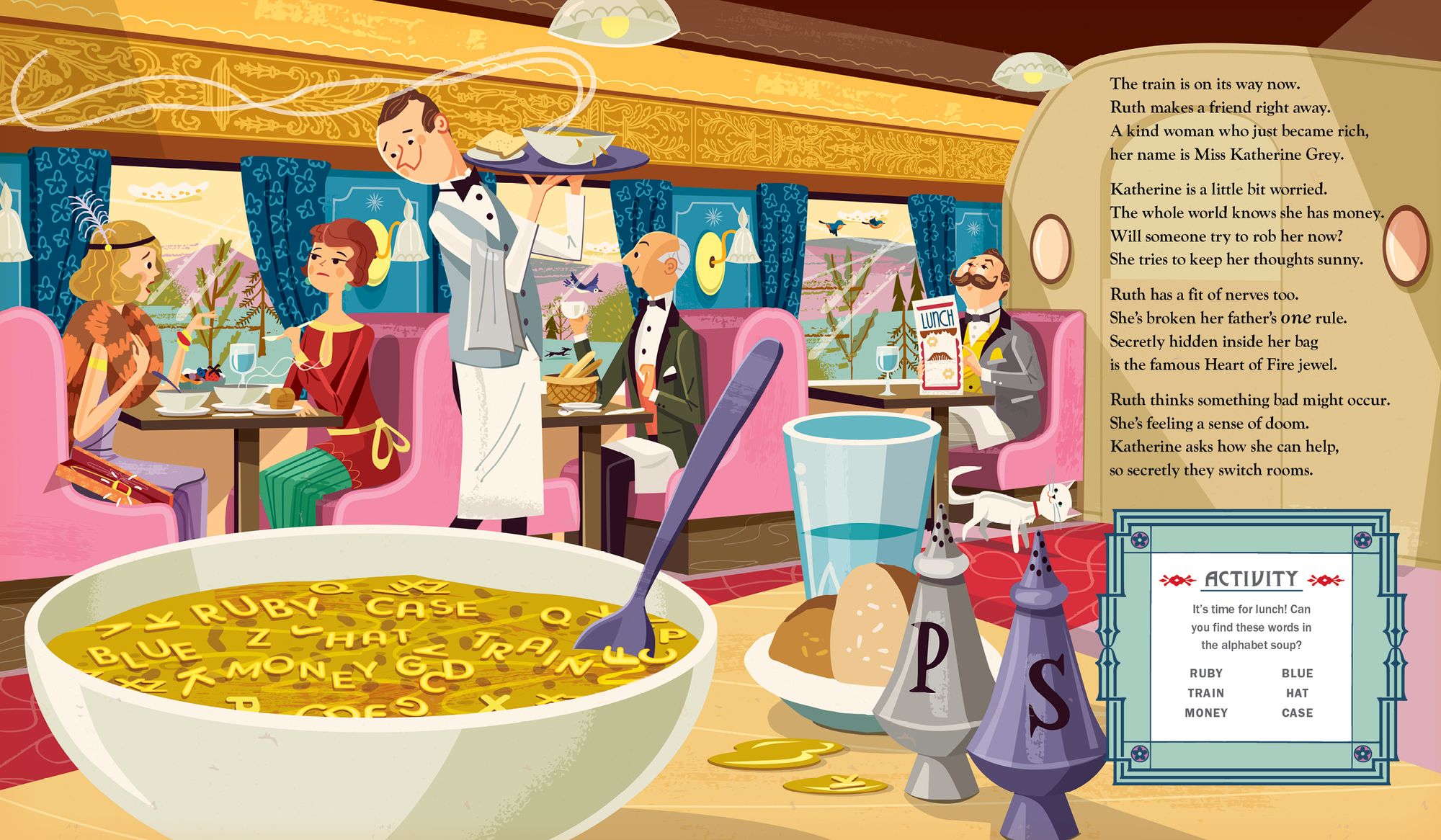Click BLUE in the Activity word list
Image resolution: width=1441 pixels, height=840 pixels.
[x=1297, y=673]
